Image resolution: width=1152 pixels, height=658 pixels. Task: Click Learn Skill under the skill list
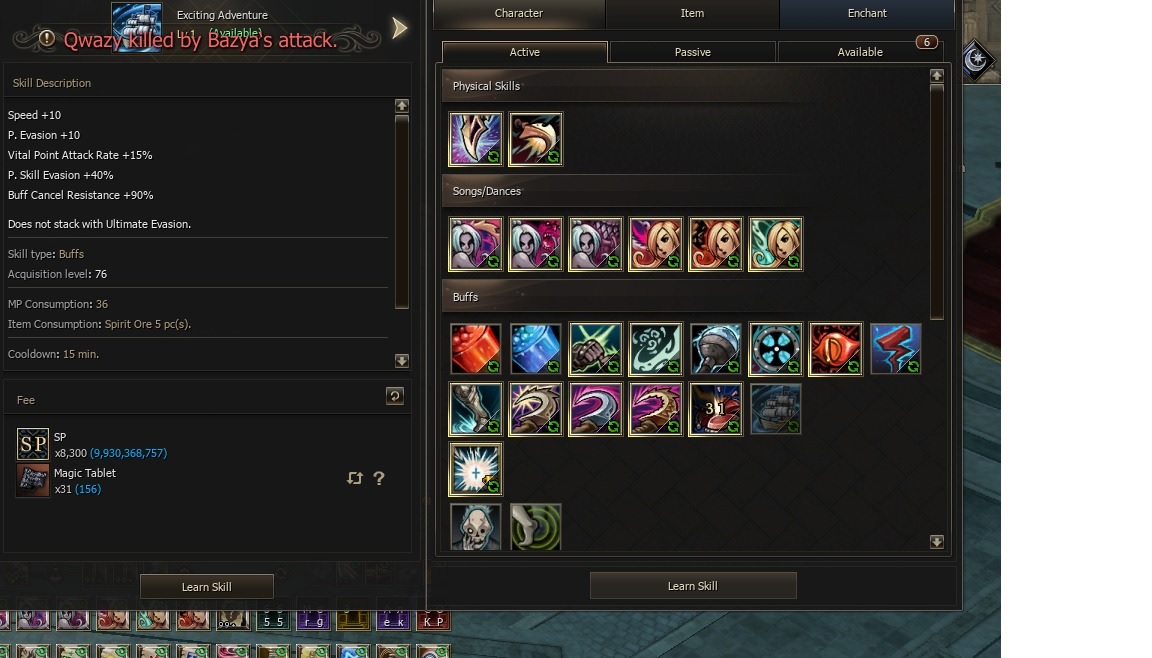click(692, 586)
